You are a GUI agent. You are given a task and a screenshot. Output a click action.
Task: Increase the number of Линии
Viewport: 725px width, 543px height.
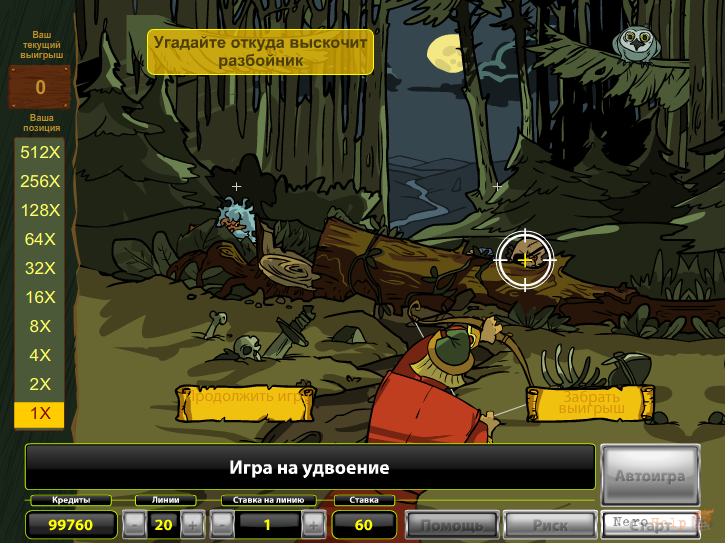(192, 523)
